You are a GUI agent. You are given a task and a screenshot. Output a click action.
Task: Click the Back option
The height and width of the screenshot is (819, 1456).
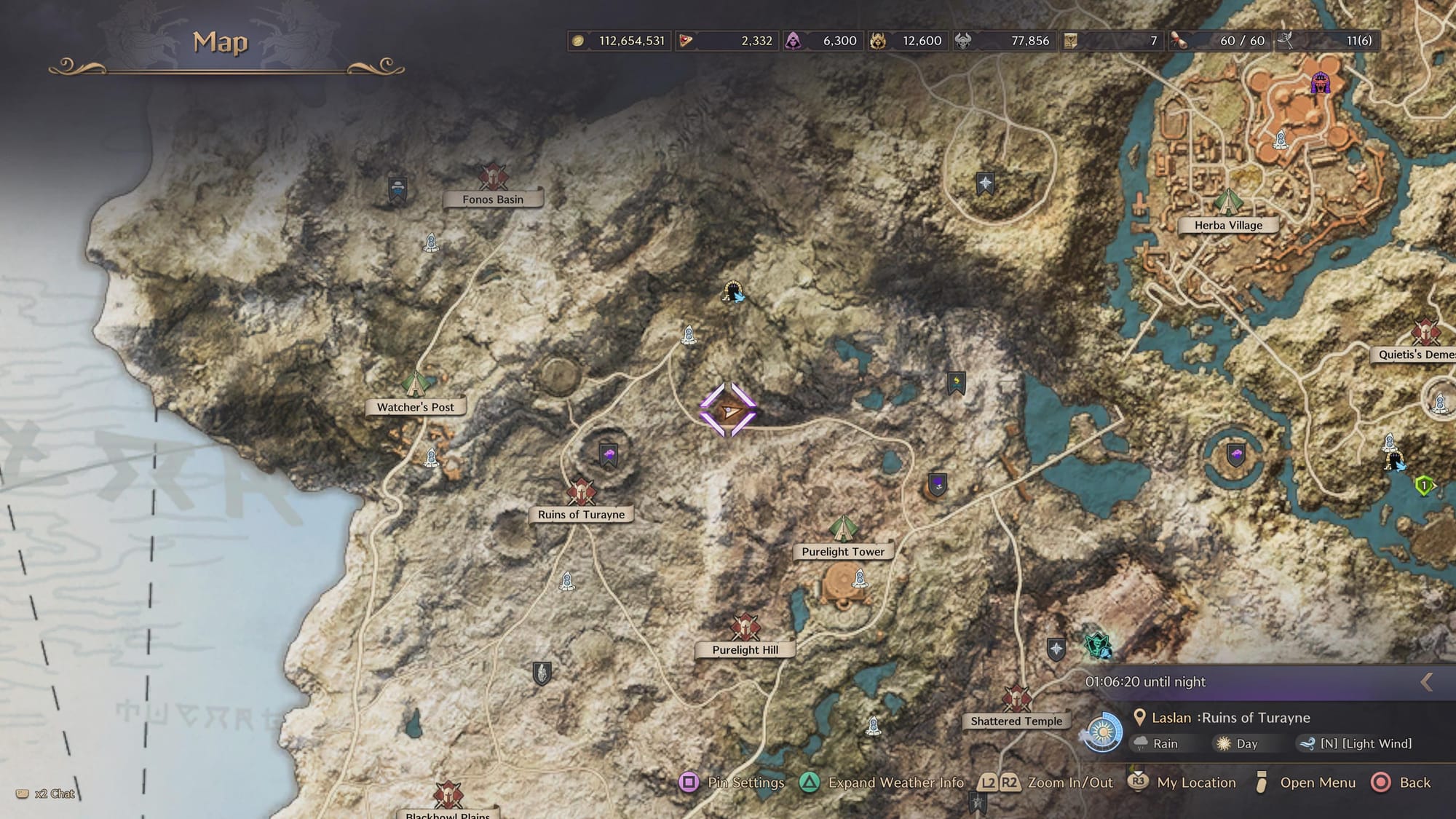1401,783
